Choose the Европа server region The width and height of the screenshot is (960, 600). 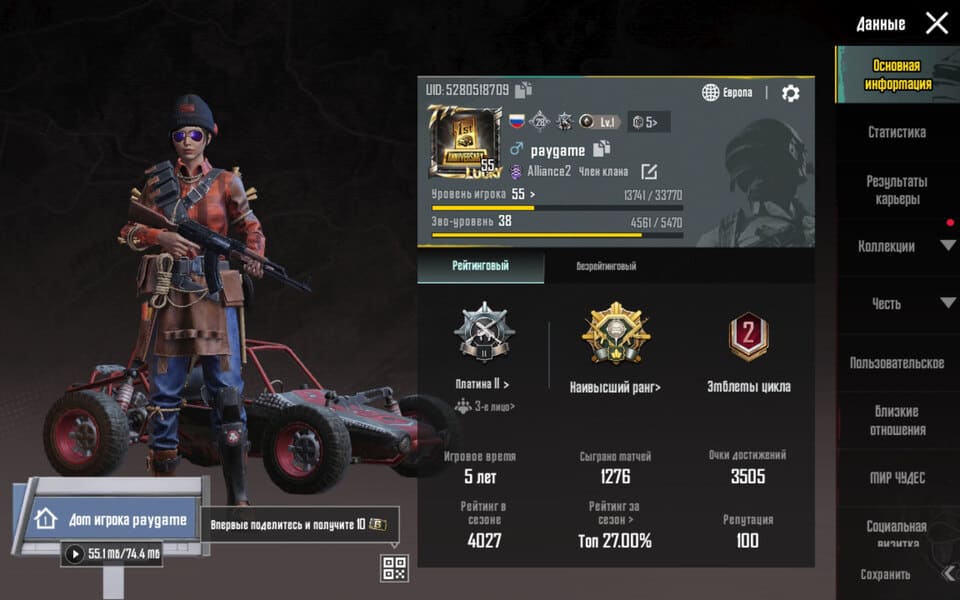pyautogui.click(x=727, y=93)
